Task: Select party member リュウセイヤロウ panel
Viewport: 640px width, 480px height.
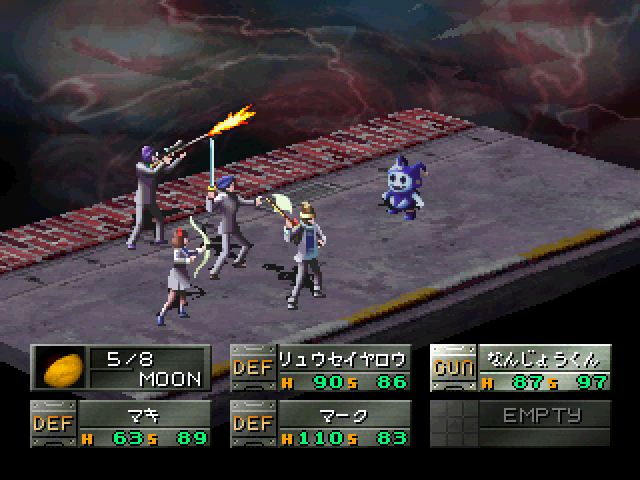Action: [x=320, y=368]
